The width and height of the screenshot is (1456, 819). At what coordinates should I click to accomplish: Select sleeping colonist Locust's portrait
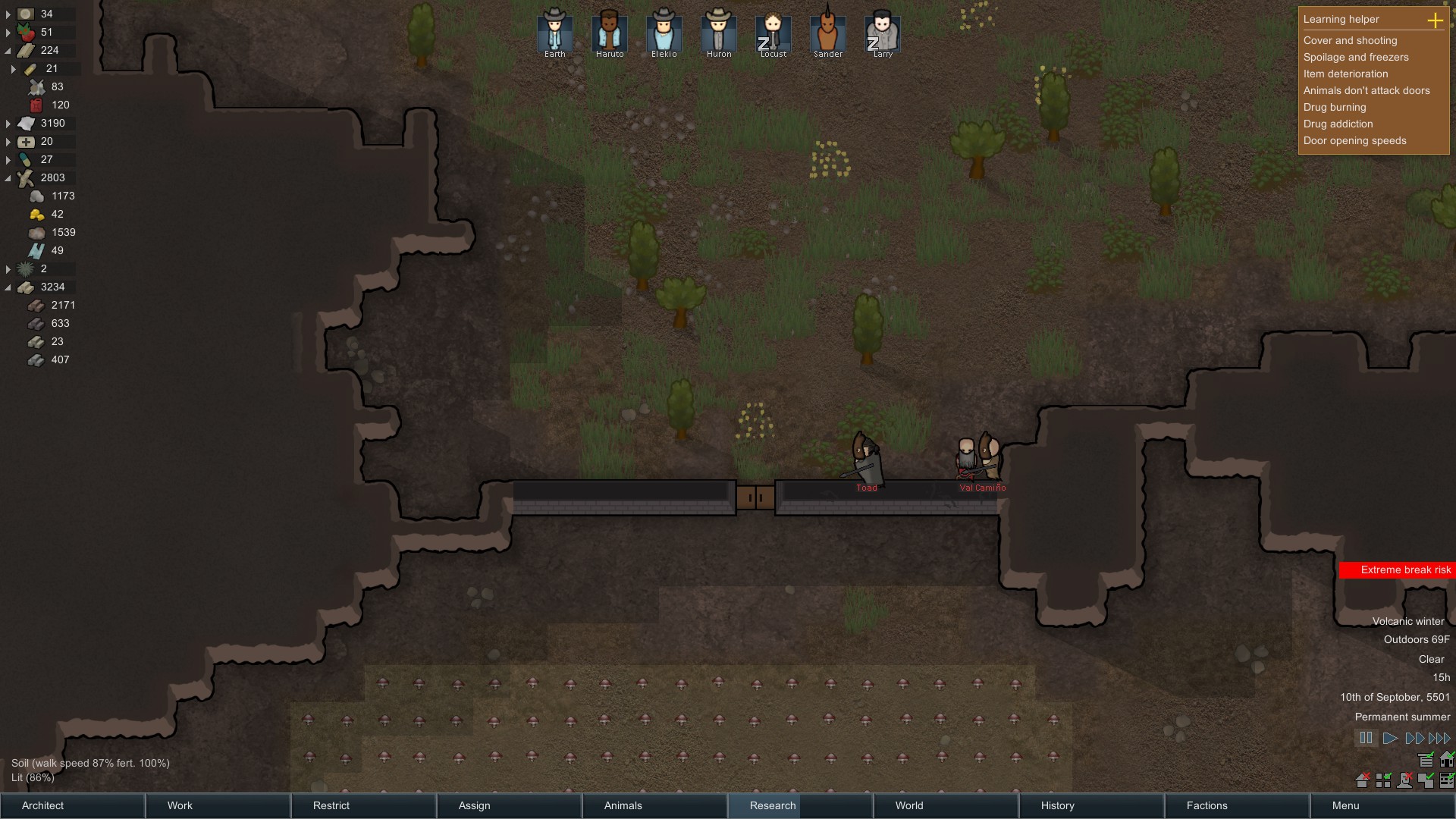773,30
